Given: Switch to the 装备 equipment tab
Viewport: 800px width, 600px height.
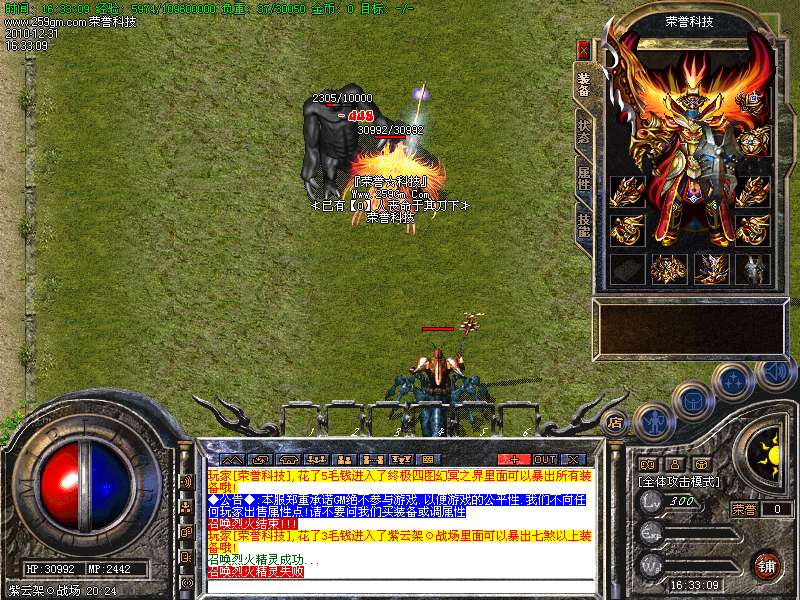Looking at the screenshot, I should (583, 84).
